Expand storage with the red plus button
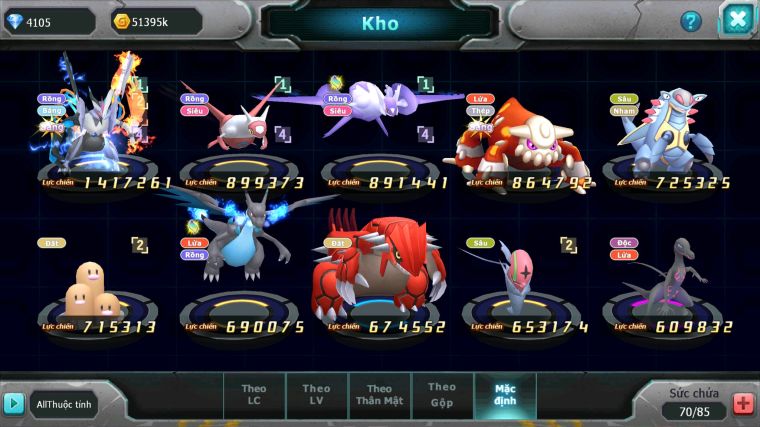Screen dimensions: 760x427 point(743,404)
